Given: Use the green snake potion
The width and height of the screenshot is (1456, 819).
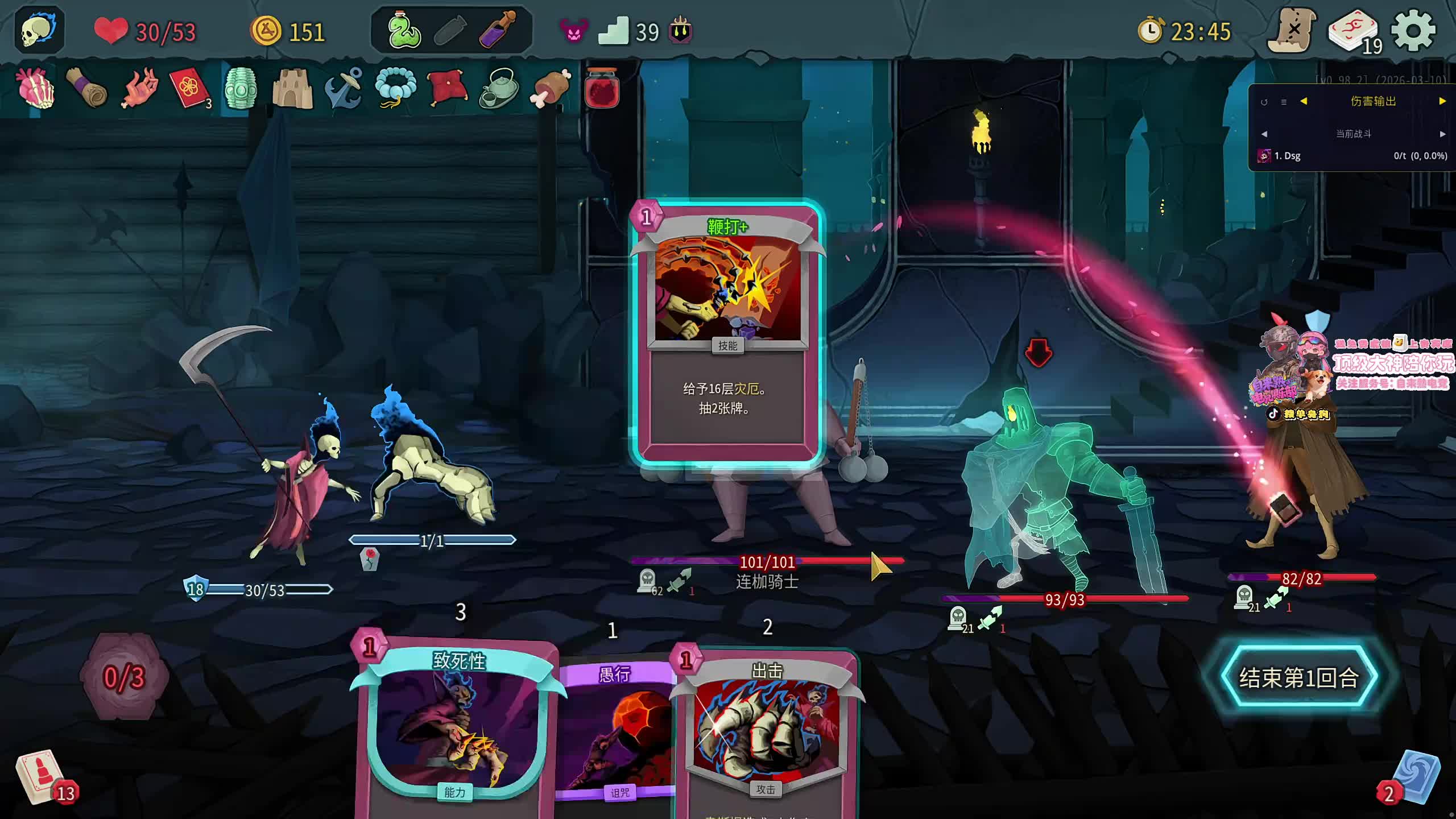Looking at the screenshot, I should pos(403,31).
